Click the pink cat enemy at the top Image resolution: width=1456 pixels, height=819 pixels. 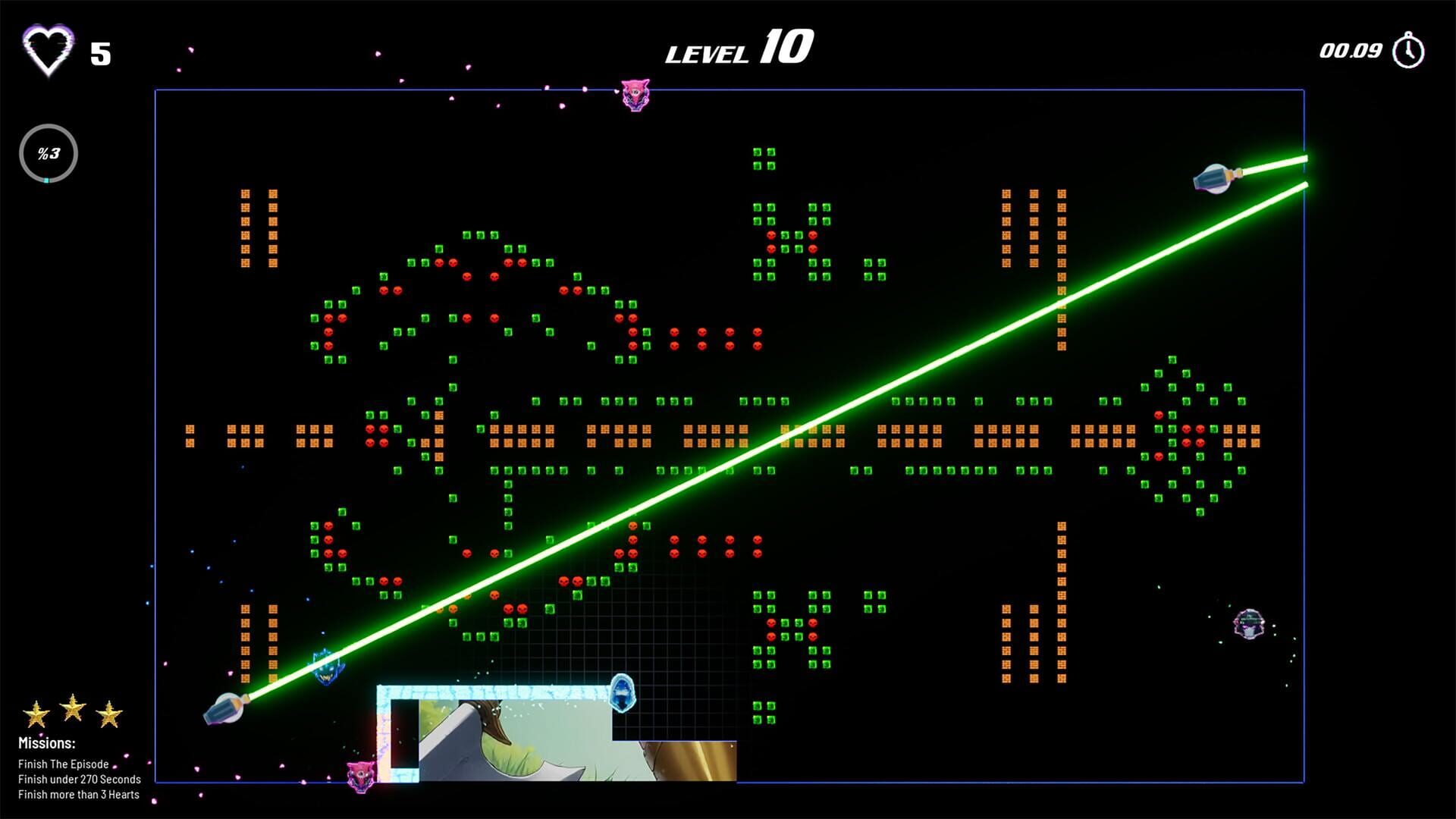coord(635,93)
